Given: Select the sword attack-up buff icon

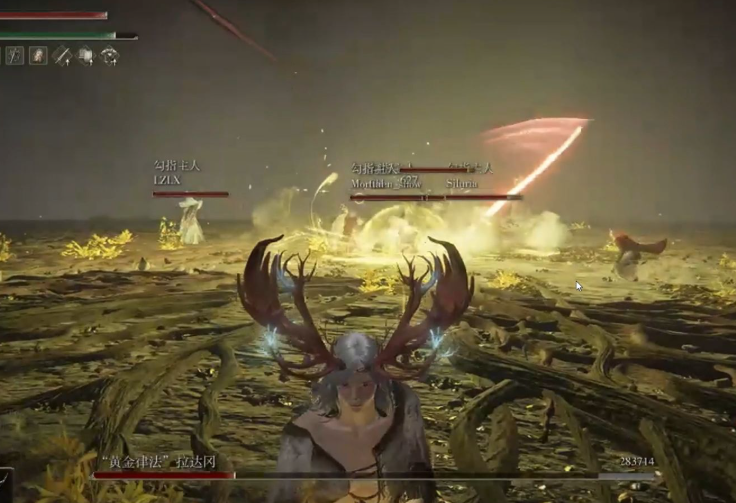Looking at the screenshot, I should [63, 56].
